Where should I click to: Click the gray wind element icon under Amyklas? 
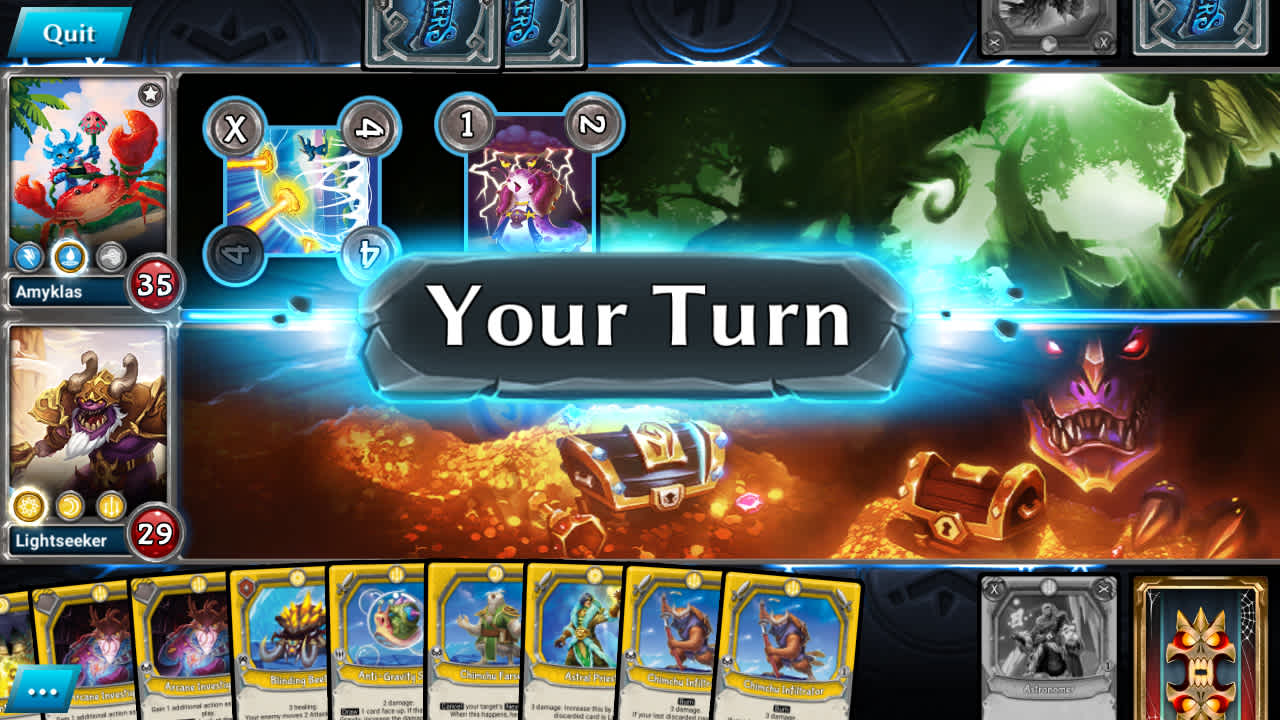point(110,255)
